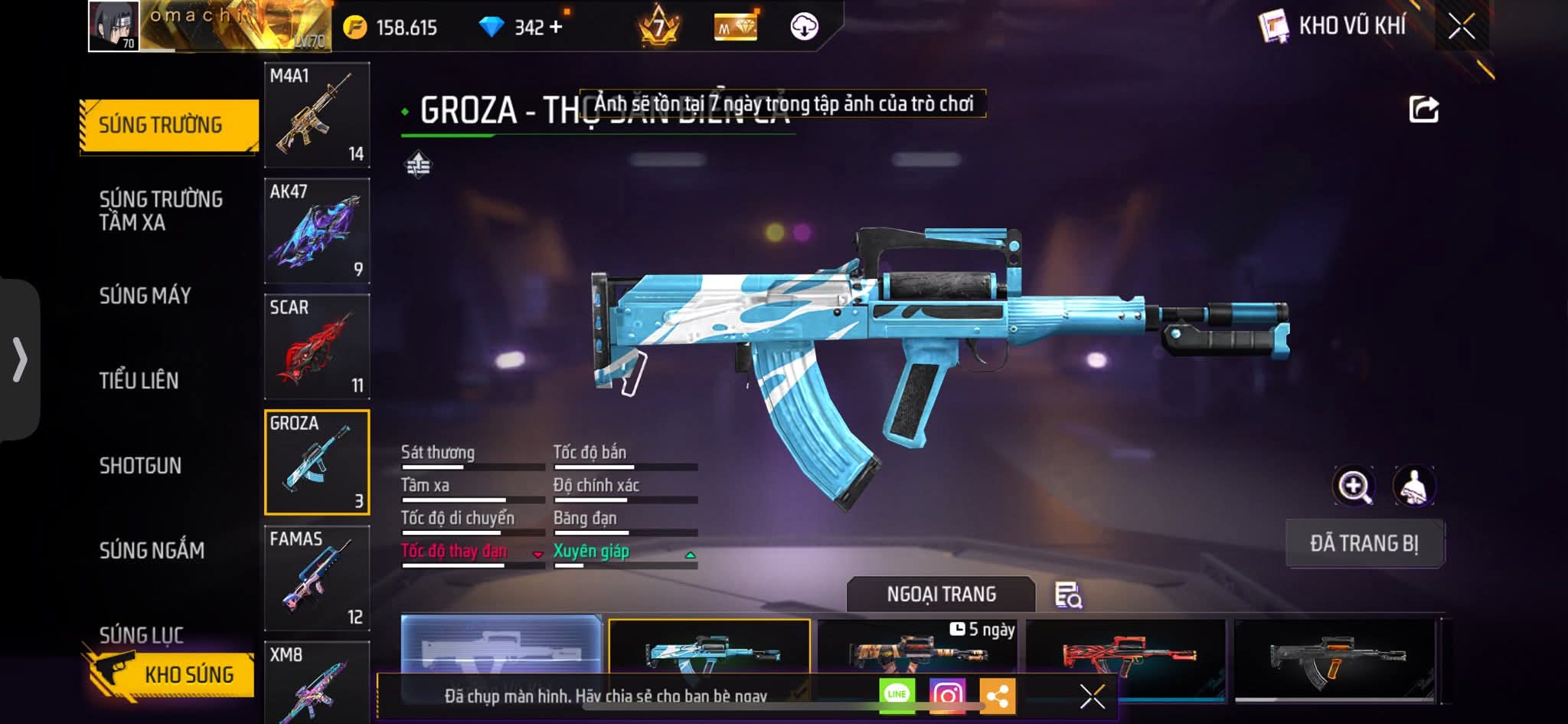Choose the AK47 weapon tile
Image resolution: width=1568 pixels, height=724 pixels.
click(x=317, y=231)
